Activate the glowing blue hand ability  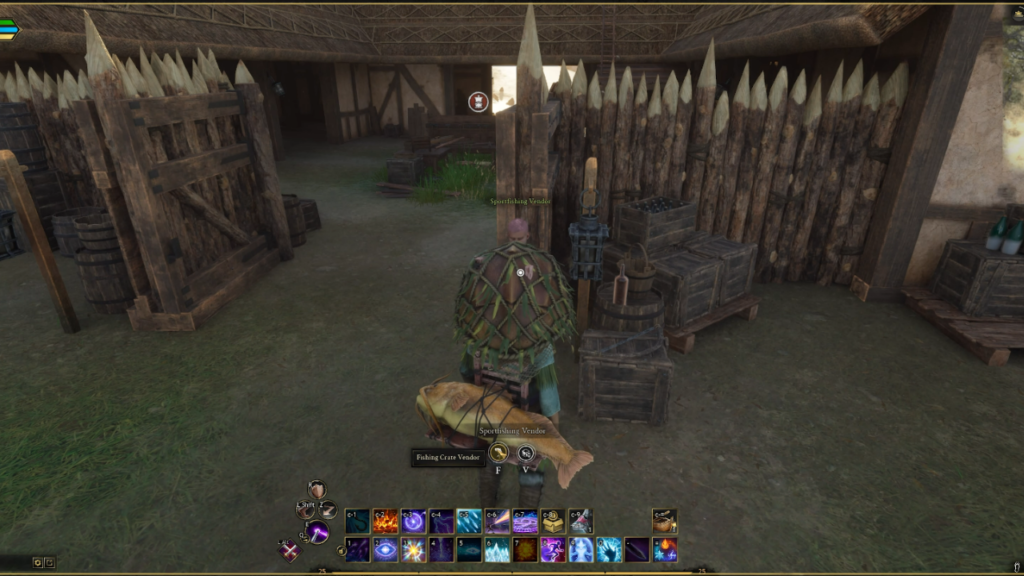click(x=609, y=549)
